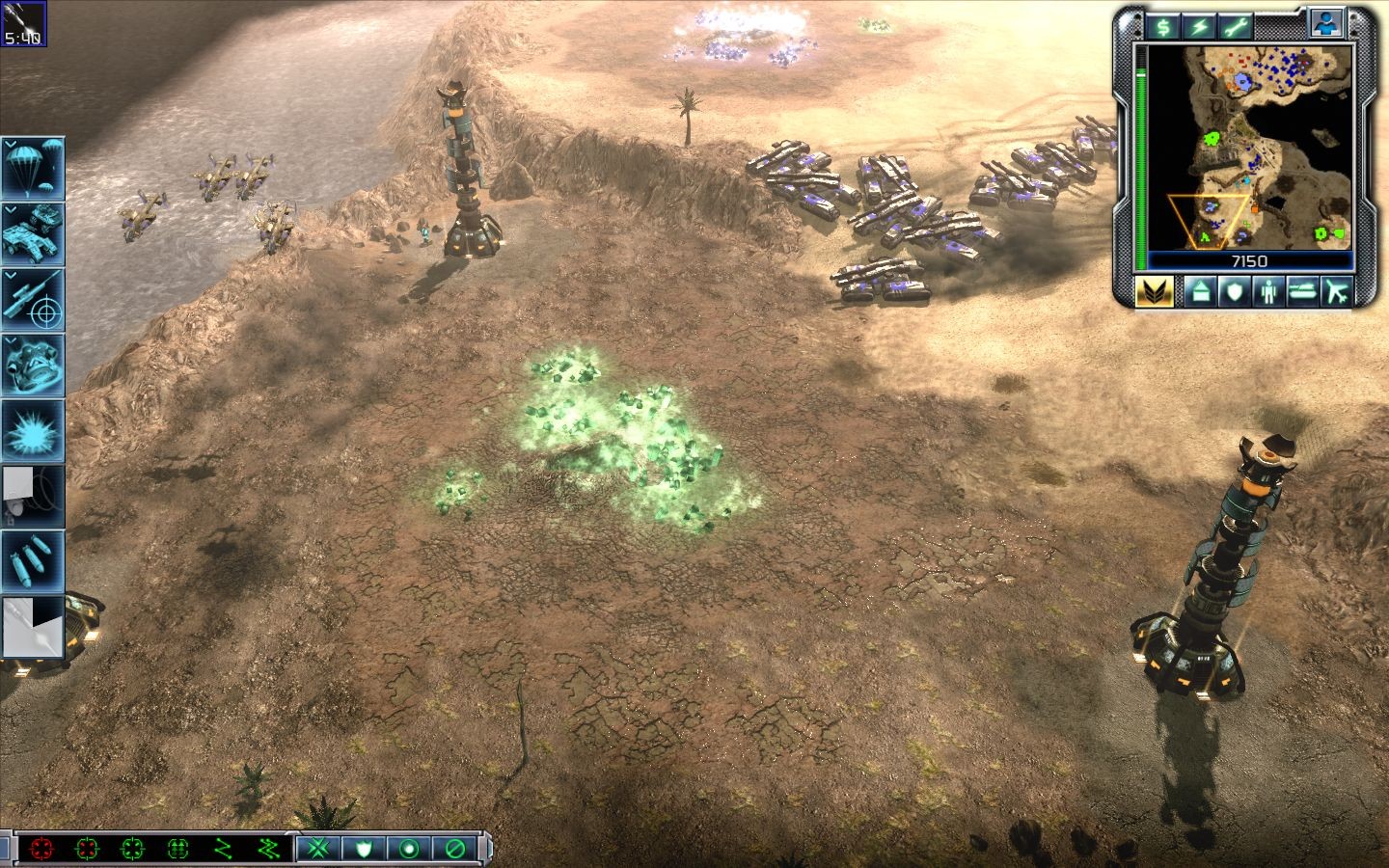Collapse the sniper power slot chevron

point(10,277)
